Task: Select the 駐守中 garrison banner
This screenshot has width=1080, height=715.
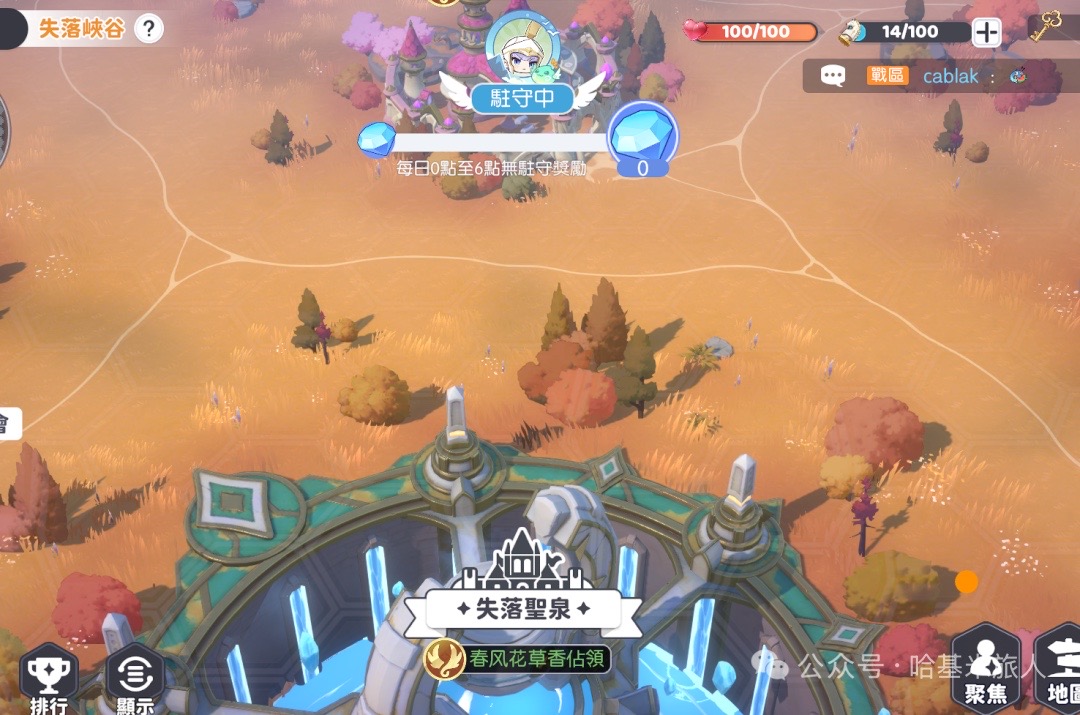Action: click(523, 98)
